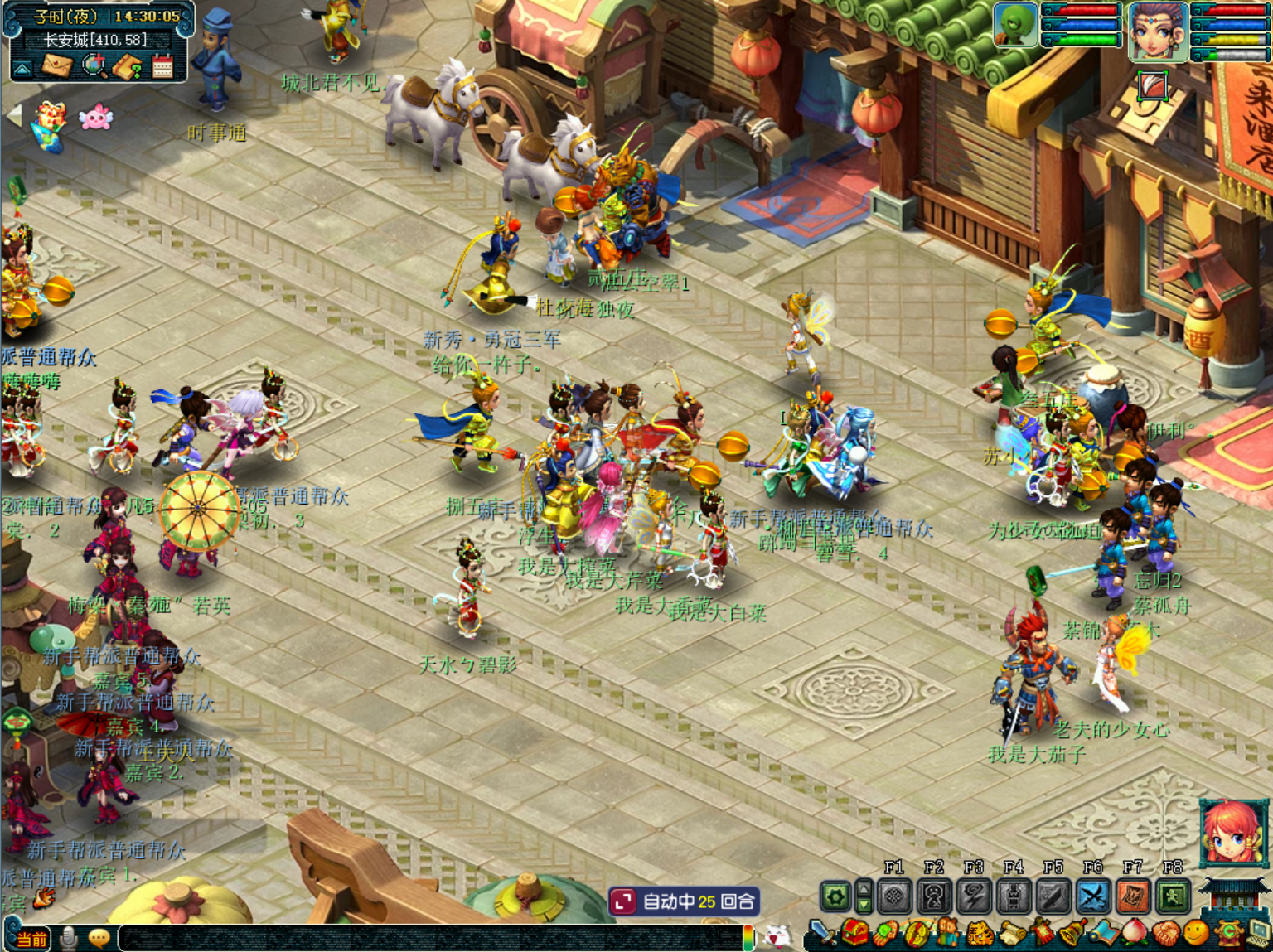Screen dimensions: 1273x952
Task: Open the tiger head pet menu icon
Action: point(980,935)
